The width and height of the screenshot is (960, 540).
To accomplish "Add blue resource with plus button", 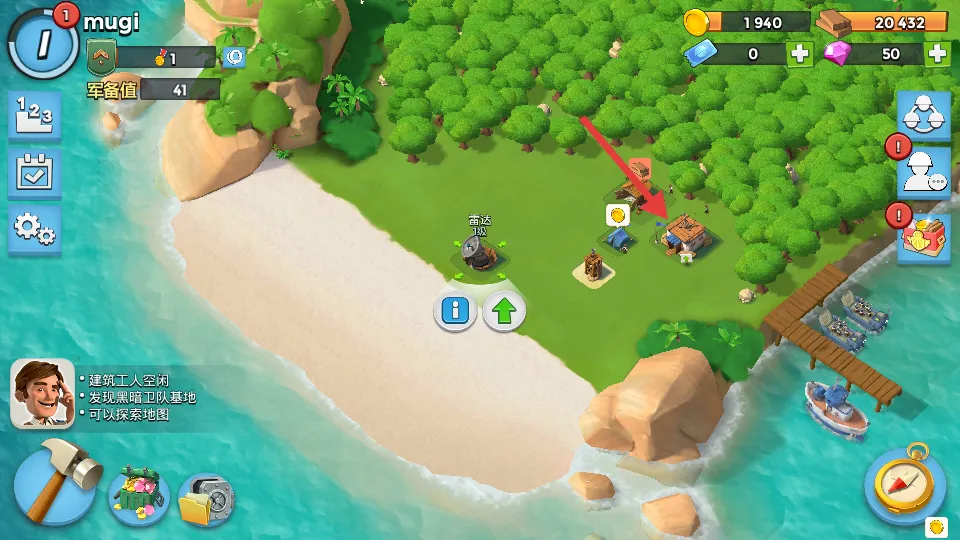I will point(800,54).
